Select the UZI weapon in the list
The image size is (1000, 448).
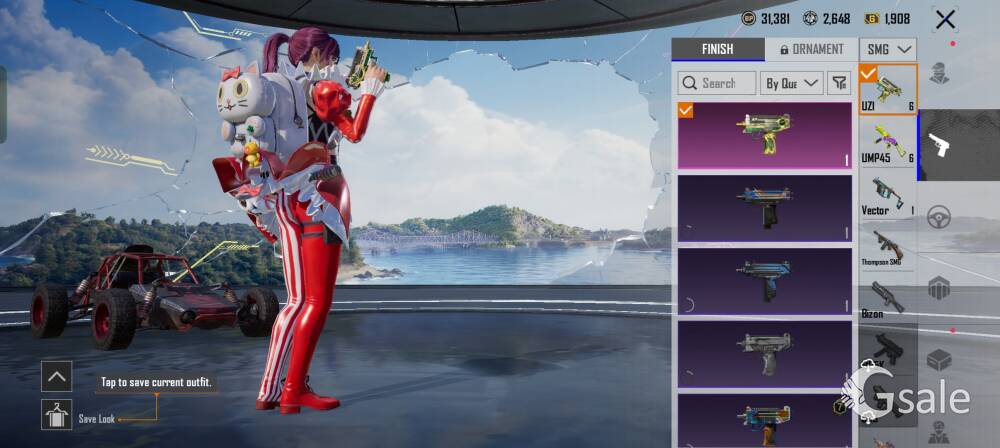pos(888,90)
